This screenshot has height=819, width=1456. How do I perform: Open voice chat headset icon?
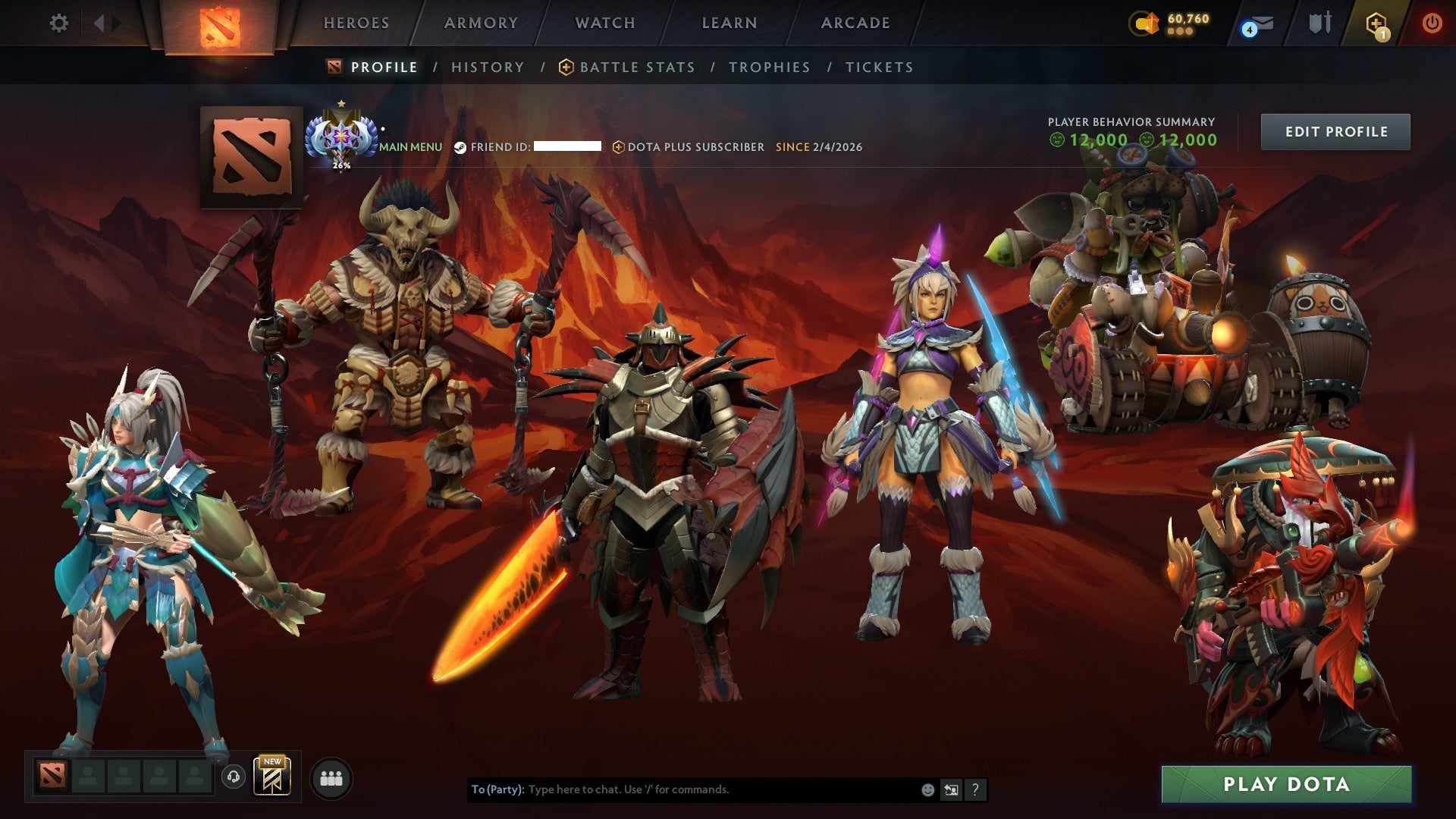(235, 777)
